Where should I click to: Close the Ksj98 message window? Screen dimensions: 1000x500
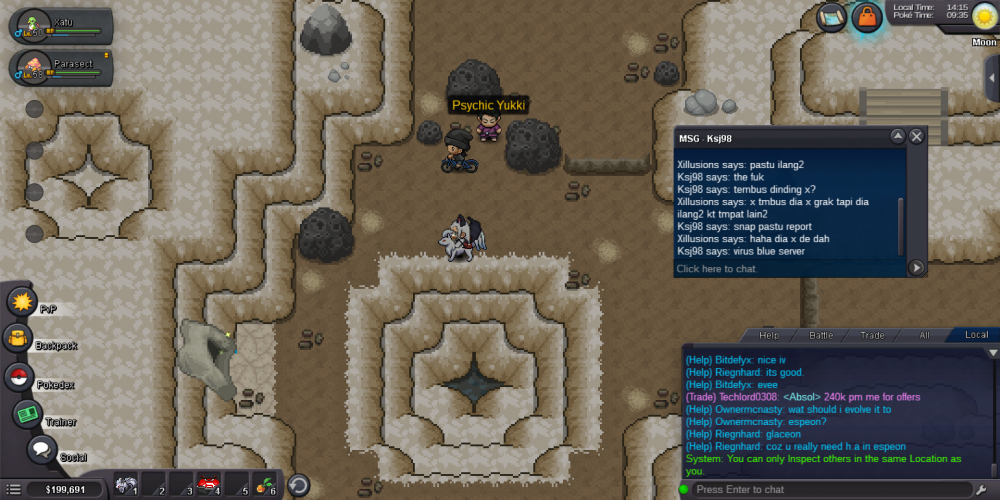click(x=916, y=136)
